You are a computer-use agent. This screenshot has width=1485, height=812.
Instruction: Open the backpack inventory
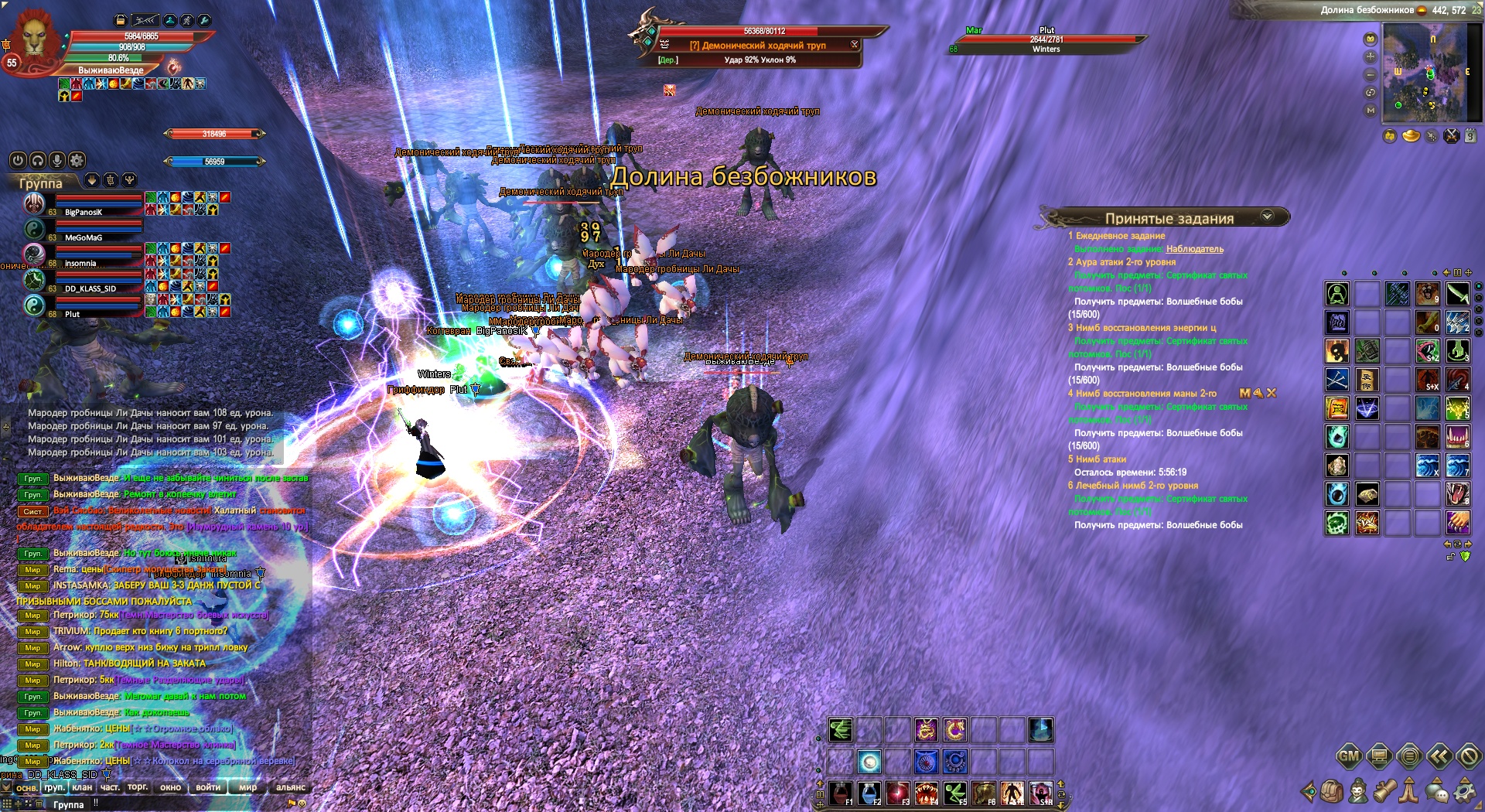(x=1332, y=791)
